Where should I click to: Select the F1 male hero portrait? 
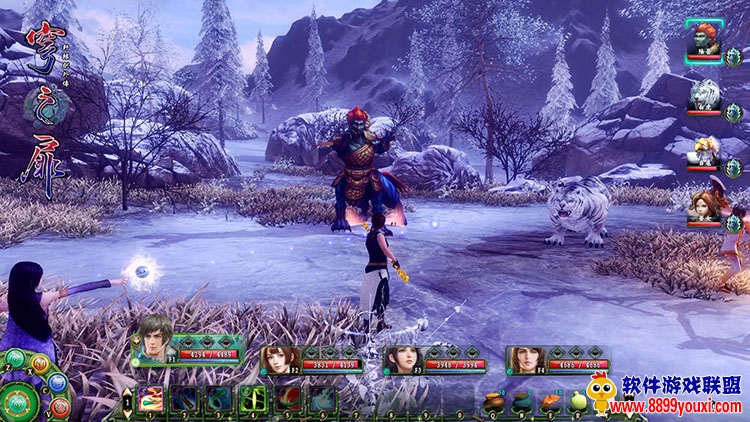tap(154, 342)
